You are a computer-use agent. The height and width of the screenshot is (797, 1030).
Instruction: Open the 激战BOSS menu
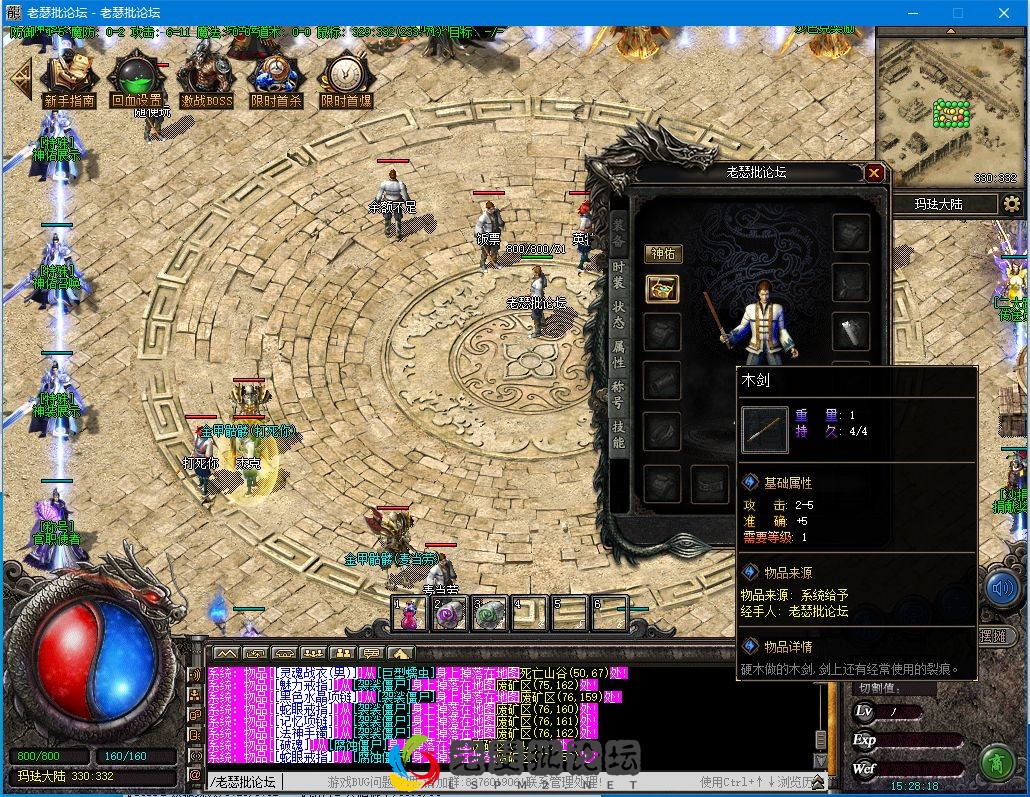click(206, 78)
